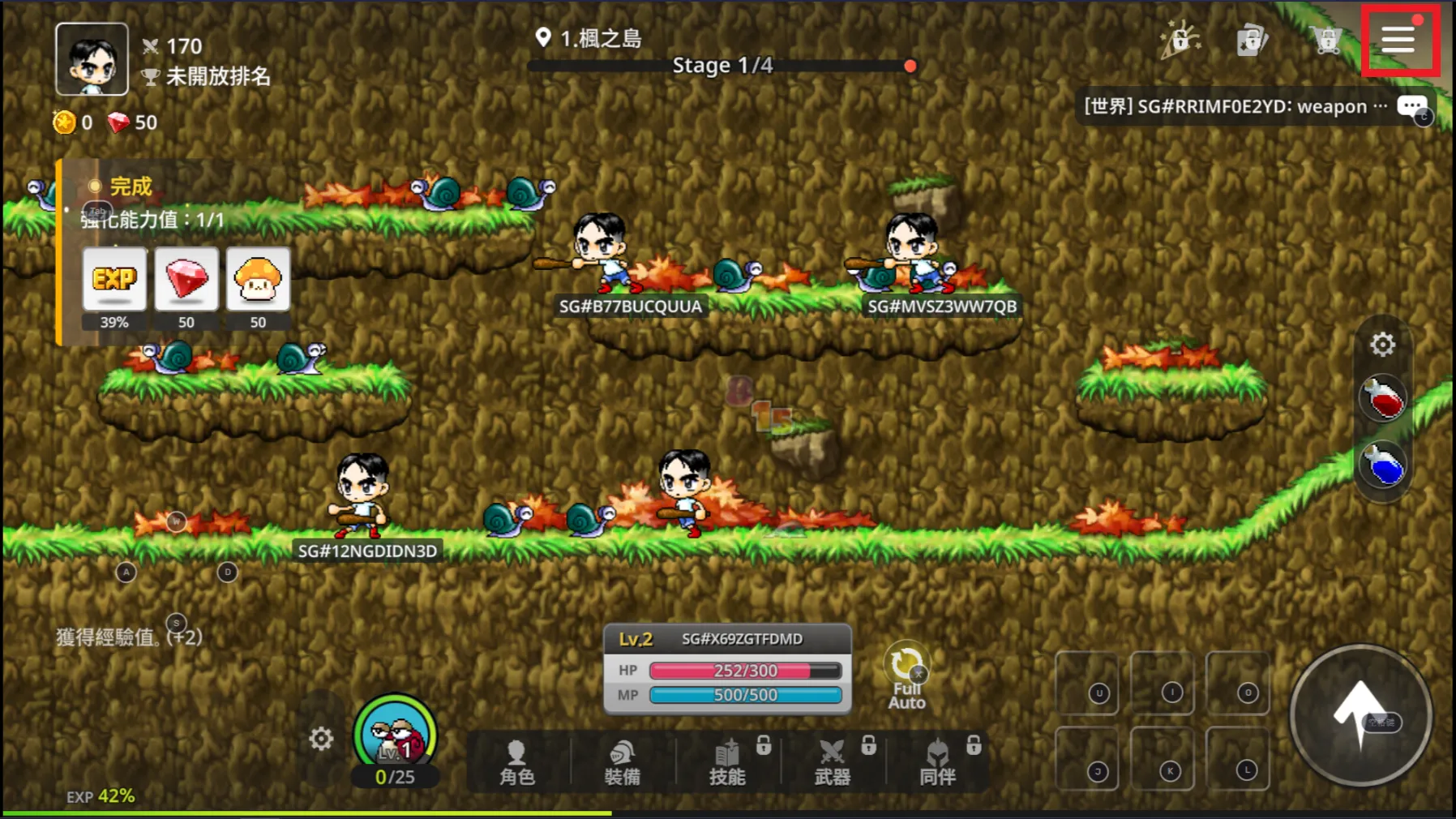This screenshot has width=1456, height=819.
Task: Open the gear settings beside the snail icon
Action: [x=321, y=739]
